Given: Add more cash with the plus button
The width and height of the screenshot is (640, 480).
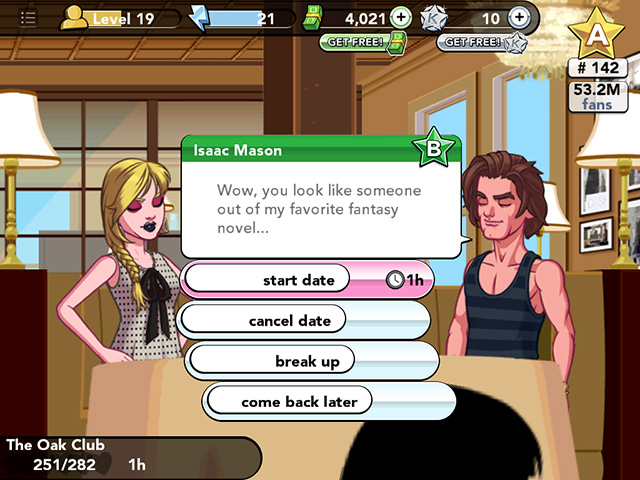Looking at the screenshot, I should point(400,18).
